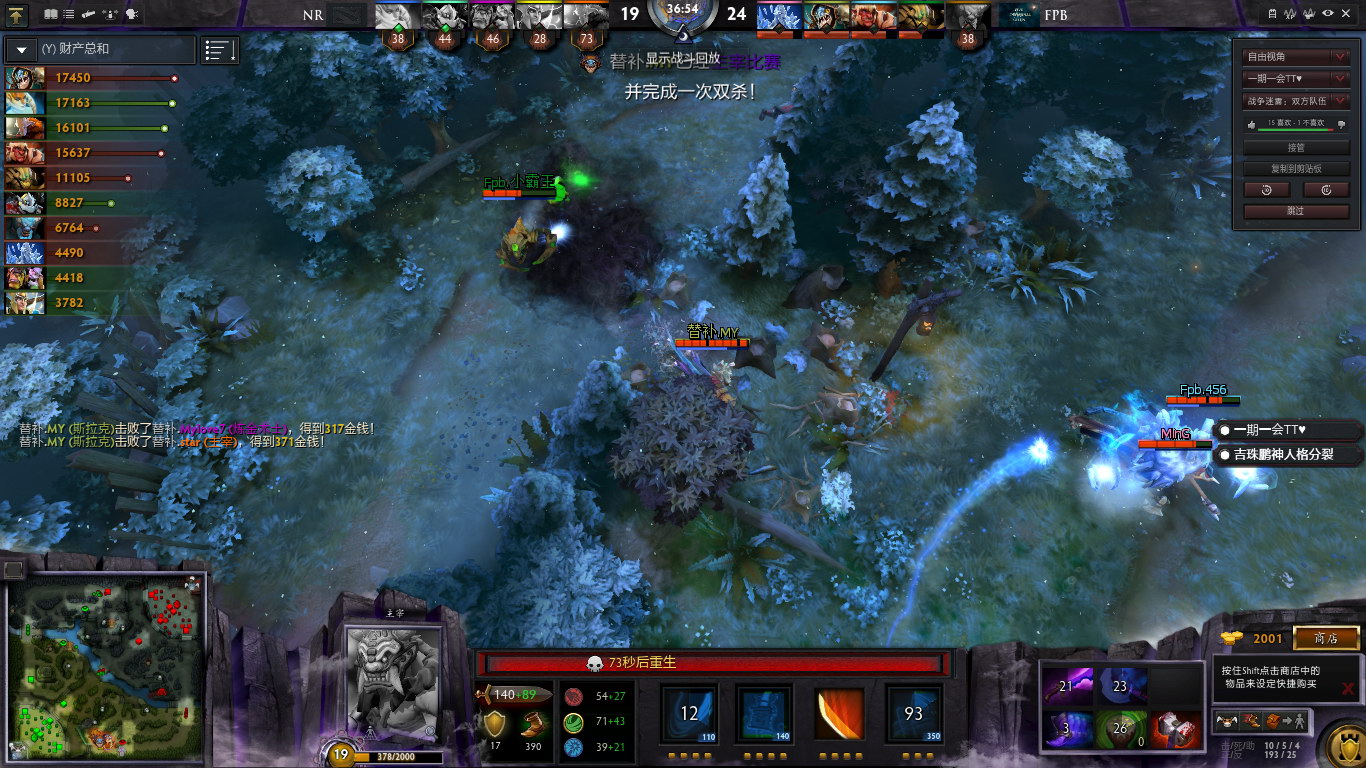Click the 接管 take-over button
Image resolution: width=1366 pixels, height=768 pixels.
(1296, 148)
